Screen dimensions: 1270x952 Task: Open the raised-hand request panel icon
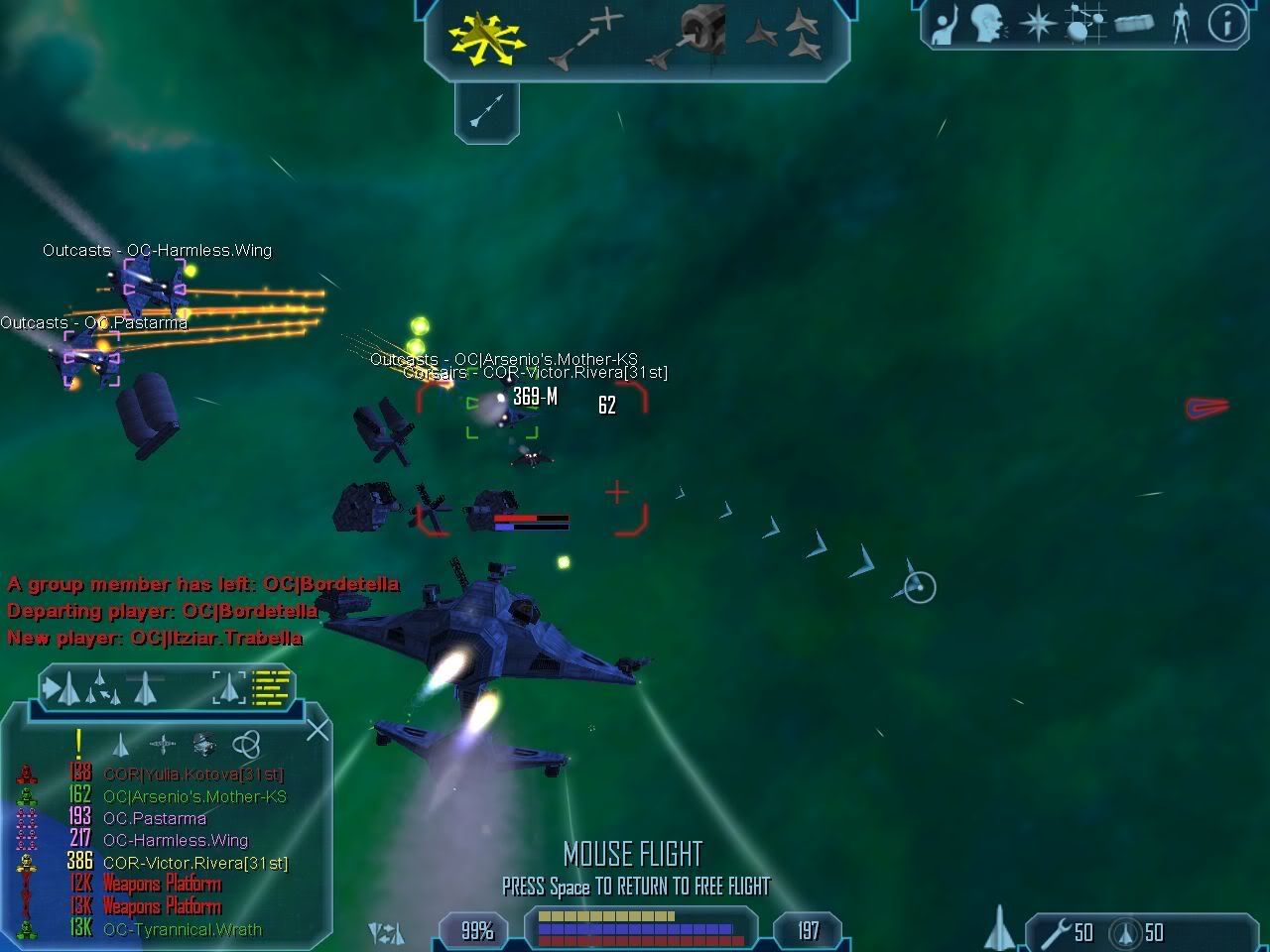(943, 25)
